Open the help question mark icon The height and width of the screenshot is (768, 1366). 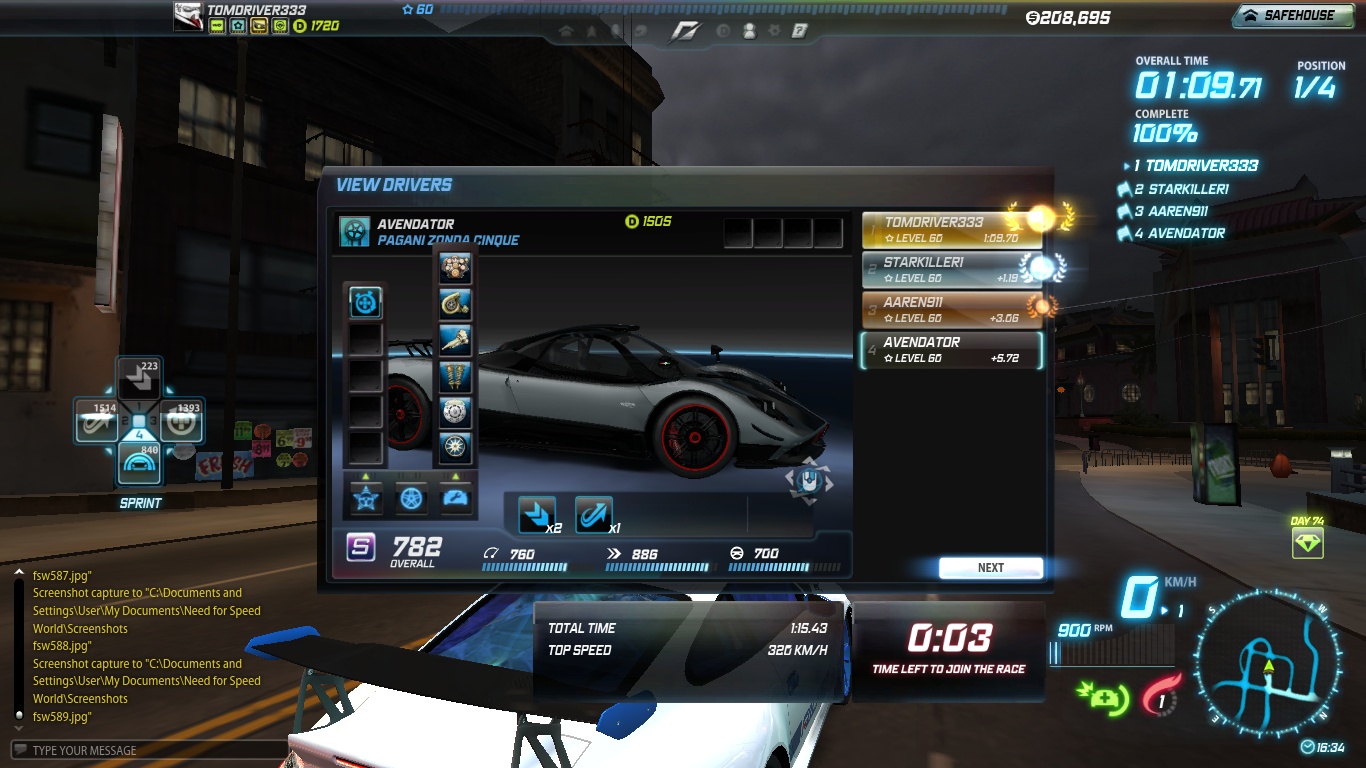point(799,31)
